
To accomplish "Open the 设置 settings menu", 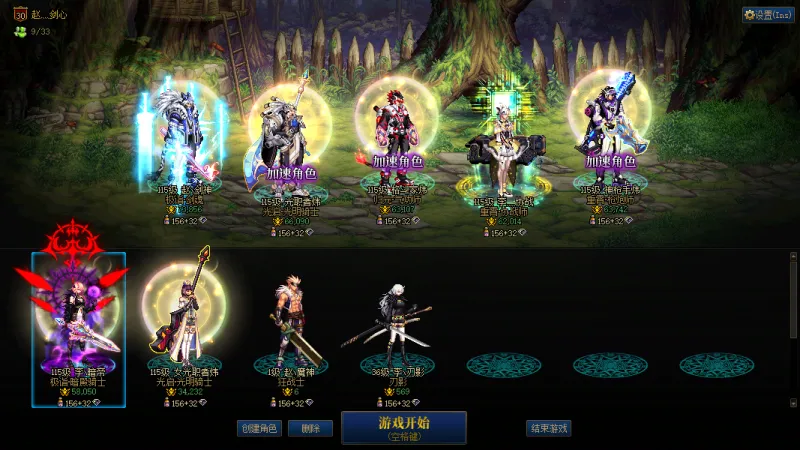I will pos(767,15).
